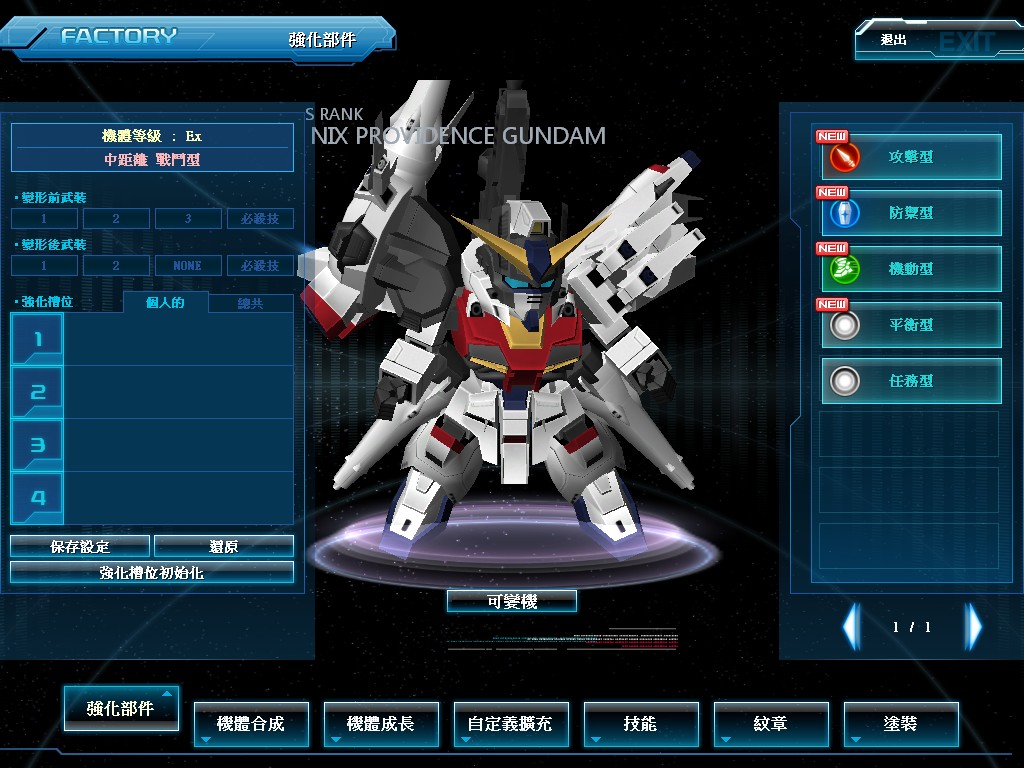Go to the previous parts page arrow
This screenshot has height=768, width=1024.
pyautogui.click(x=851, y=627)
